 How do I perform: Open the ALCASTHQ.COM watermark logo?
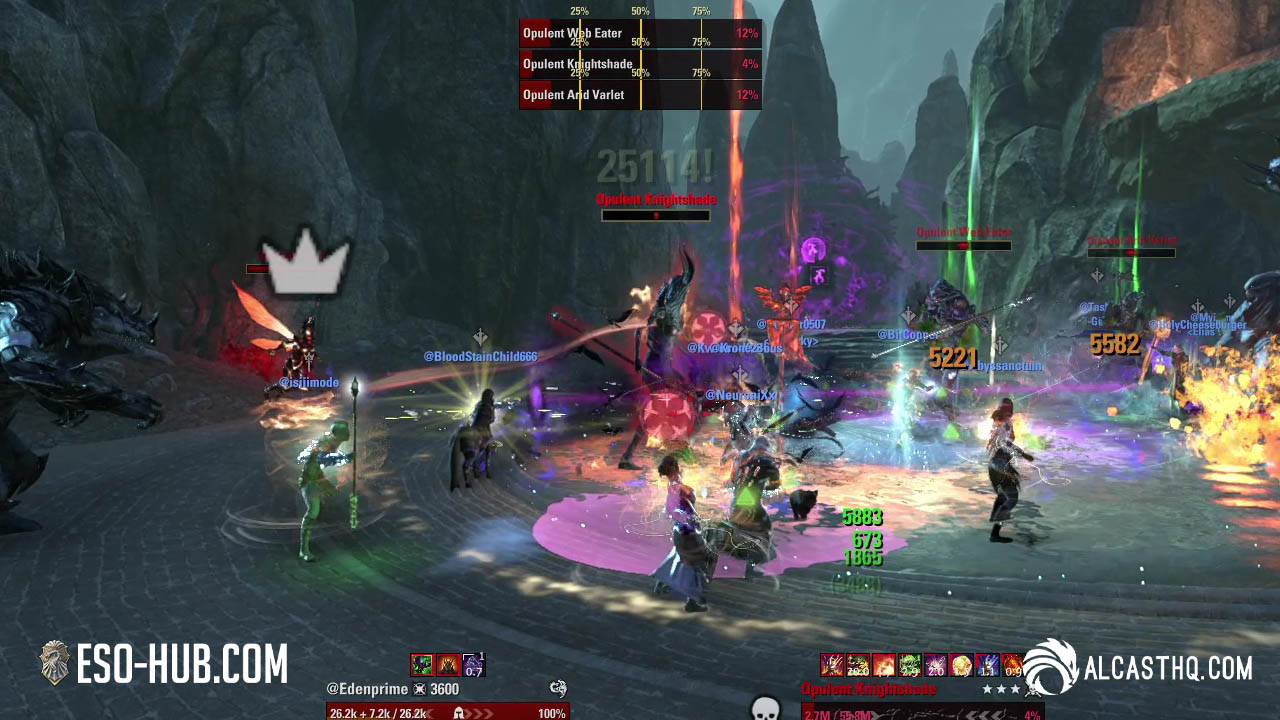(x=1138, y=667)
